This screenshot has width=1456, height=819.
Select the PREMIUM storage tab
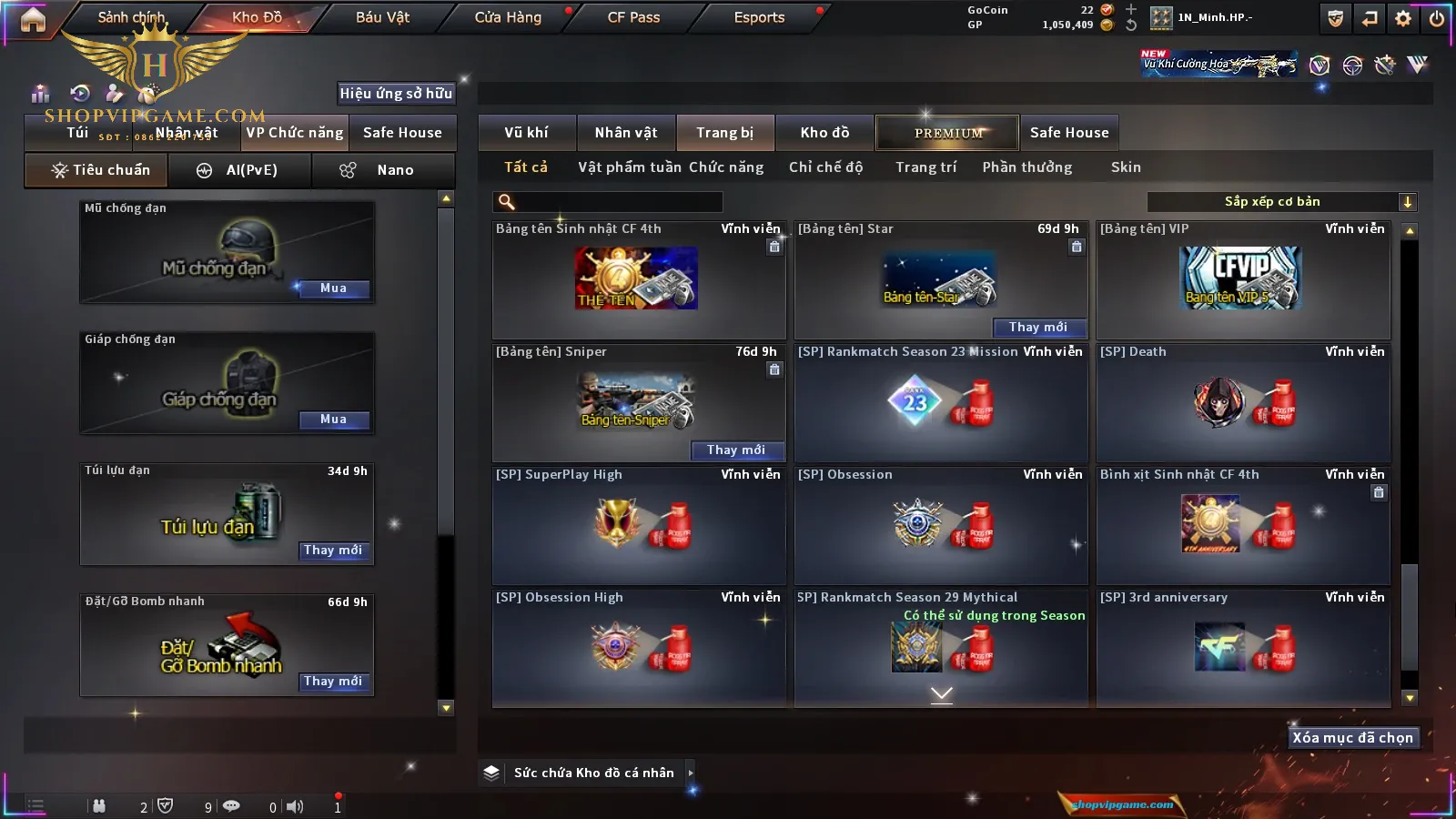point(947,133)
